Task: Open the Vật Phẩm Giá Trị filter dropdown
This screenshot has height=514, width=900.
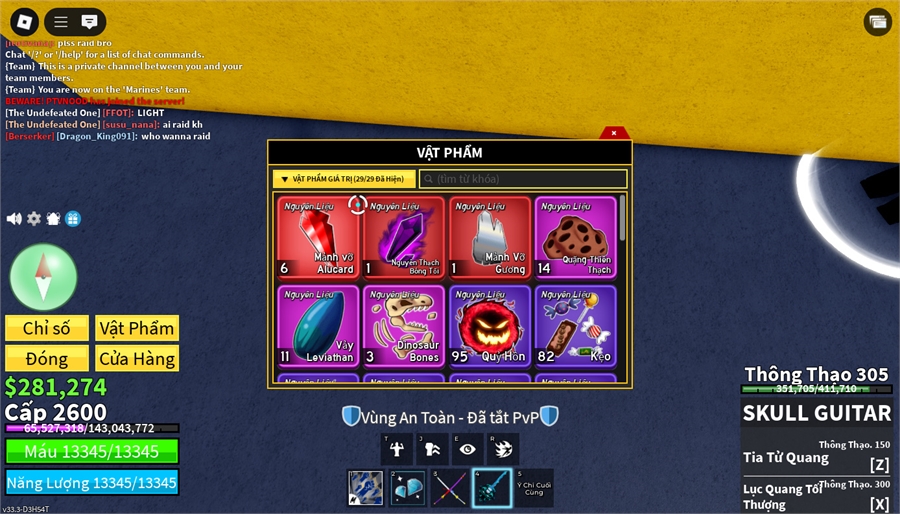Action: tap(342, 179)
